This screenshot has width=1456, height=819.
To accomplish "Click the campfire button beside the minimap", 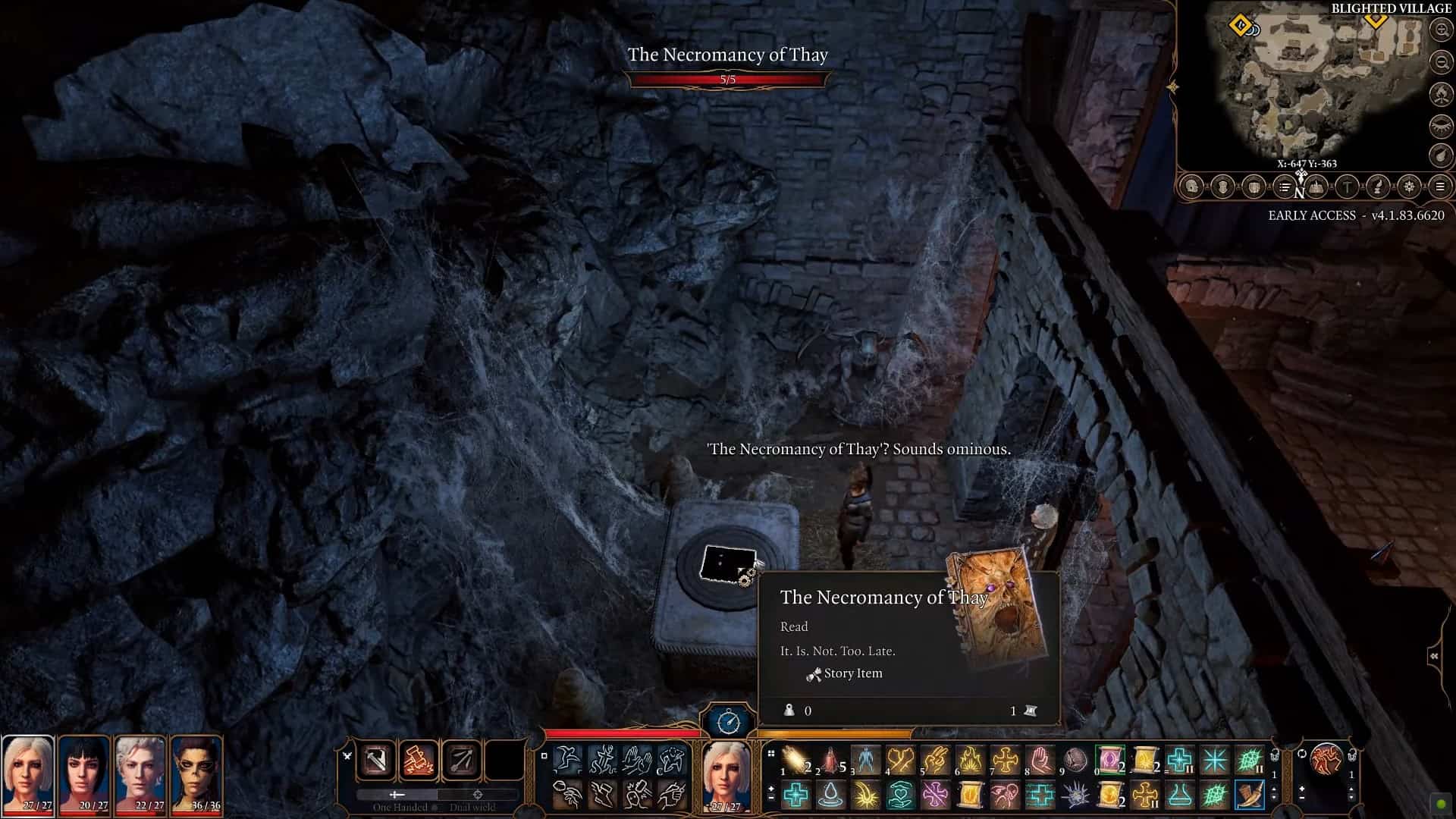I will (1440, 93).
